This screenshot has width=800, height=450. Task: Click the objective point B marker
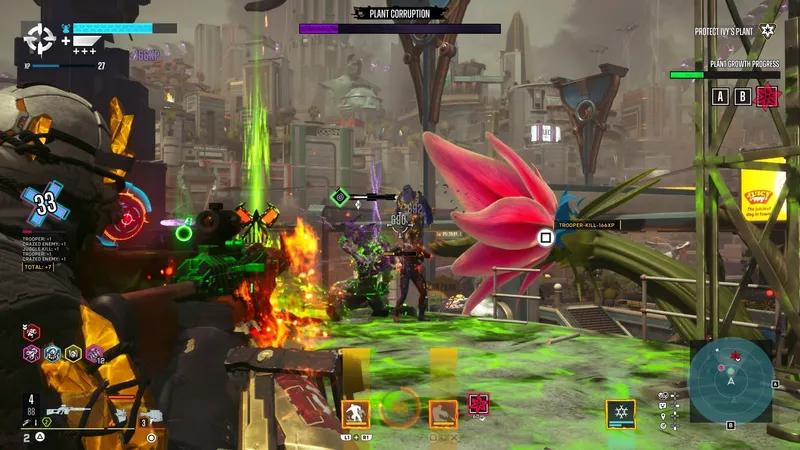coord(743,96)
